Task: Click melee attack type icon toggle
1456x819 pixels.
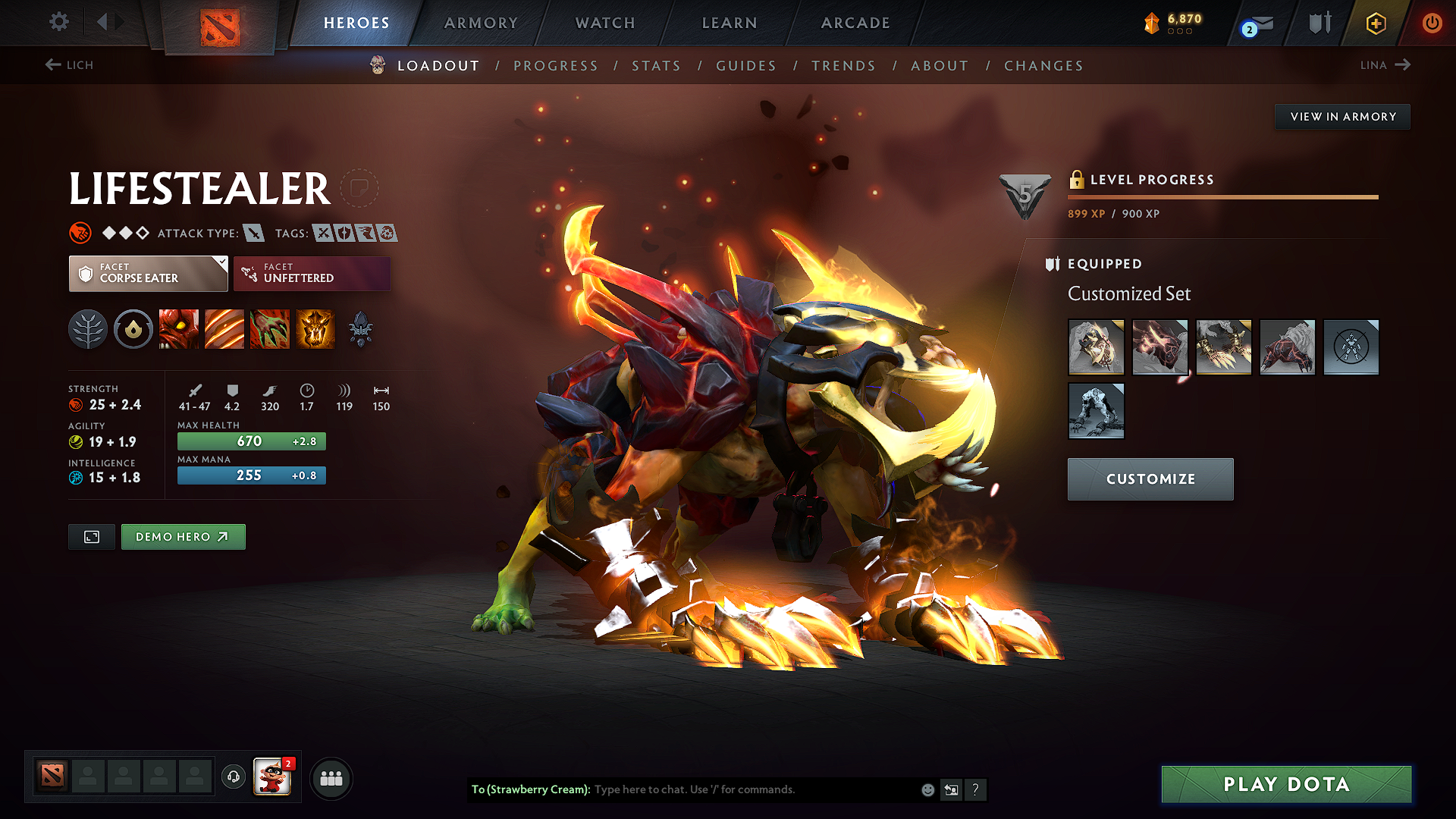Action: click(253, 233)
